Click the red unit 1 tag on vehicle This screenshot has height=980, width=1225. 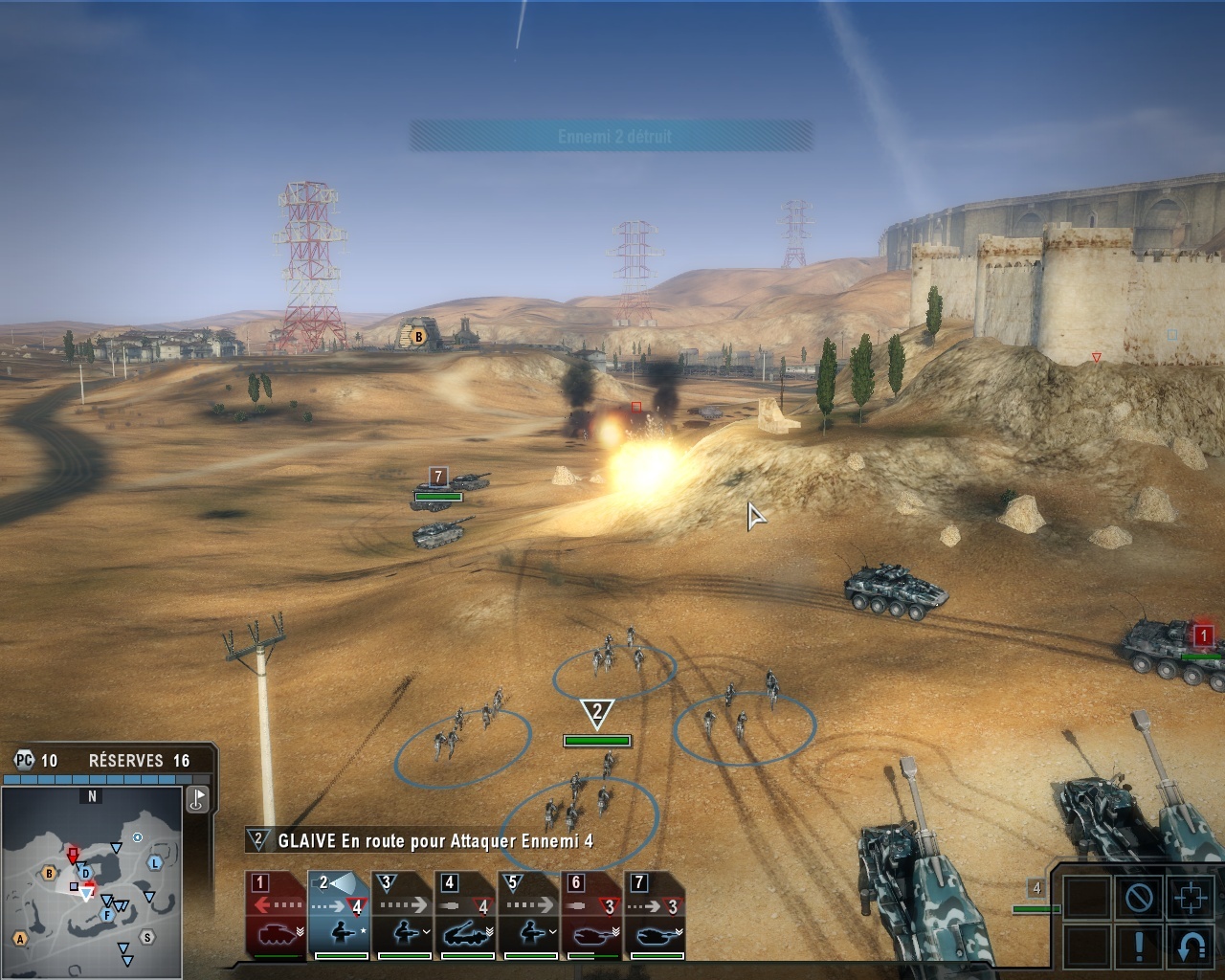coord(1203,635)
